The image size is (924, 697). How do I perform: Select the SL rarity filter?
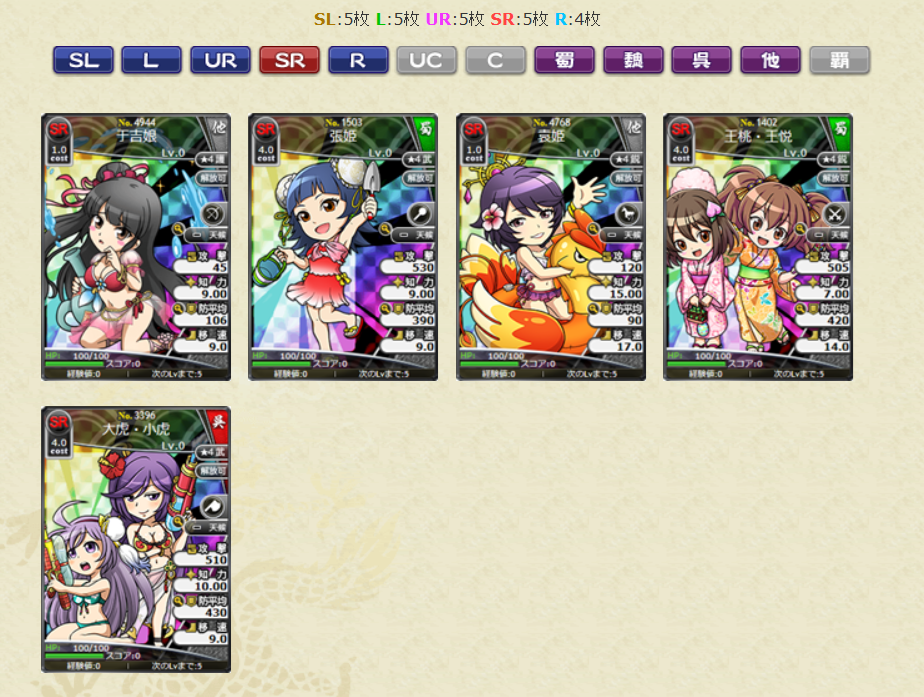click(84, 60)
